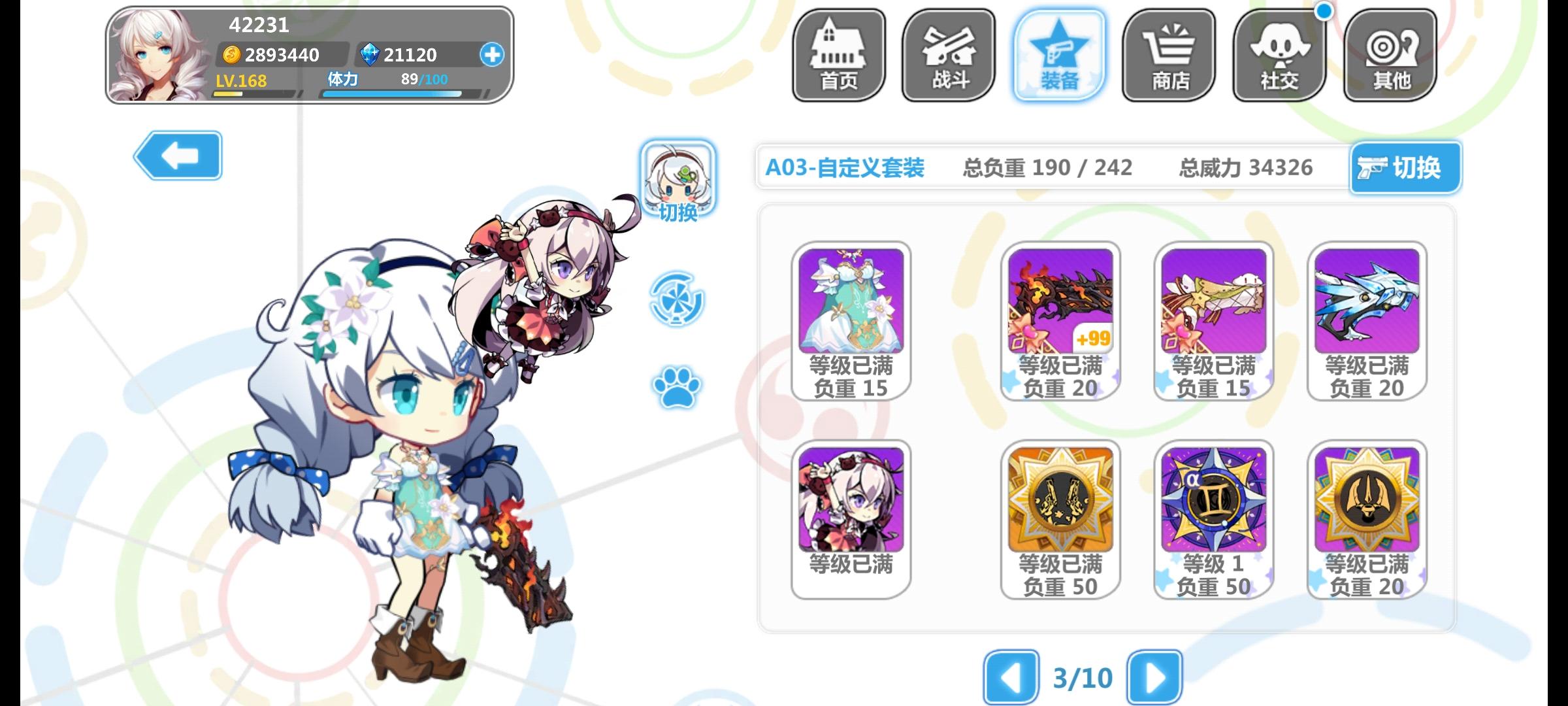Toggle the 装备 equipment tab highlight
Image resolution: width=1568 pixels, height=706 pixels.
tap(1058, 56)
